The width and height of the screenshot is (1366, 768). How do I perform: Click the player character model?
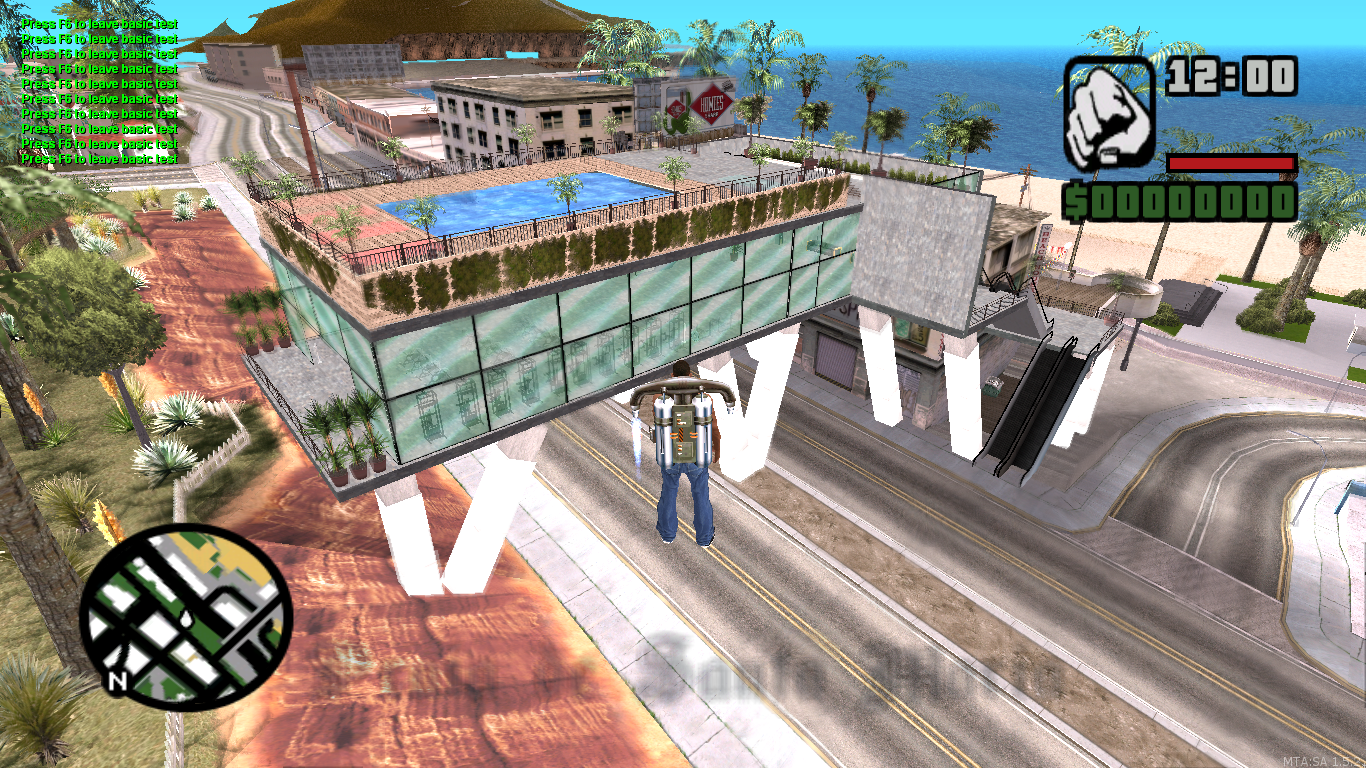[685, 470]
